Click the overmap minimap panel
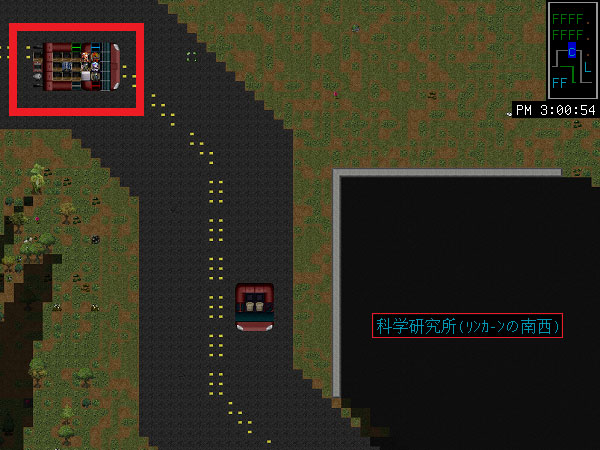Viewport: 600px width, 450px height. [572, 50]
